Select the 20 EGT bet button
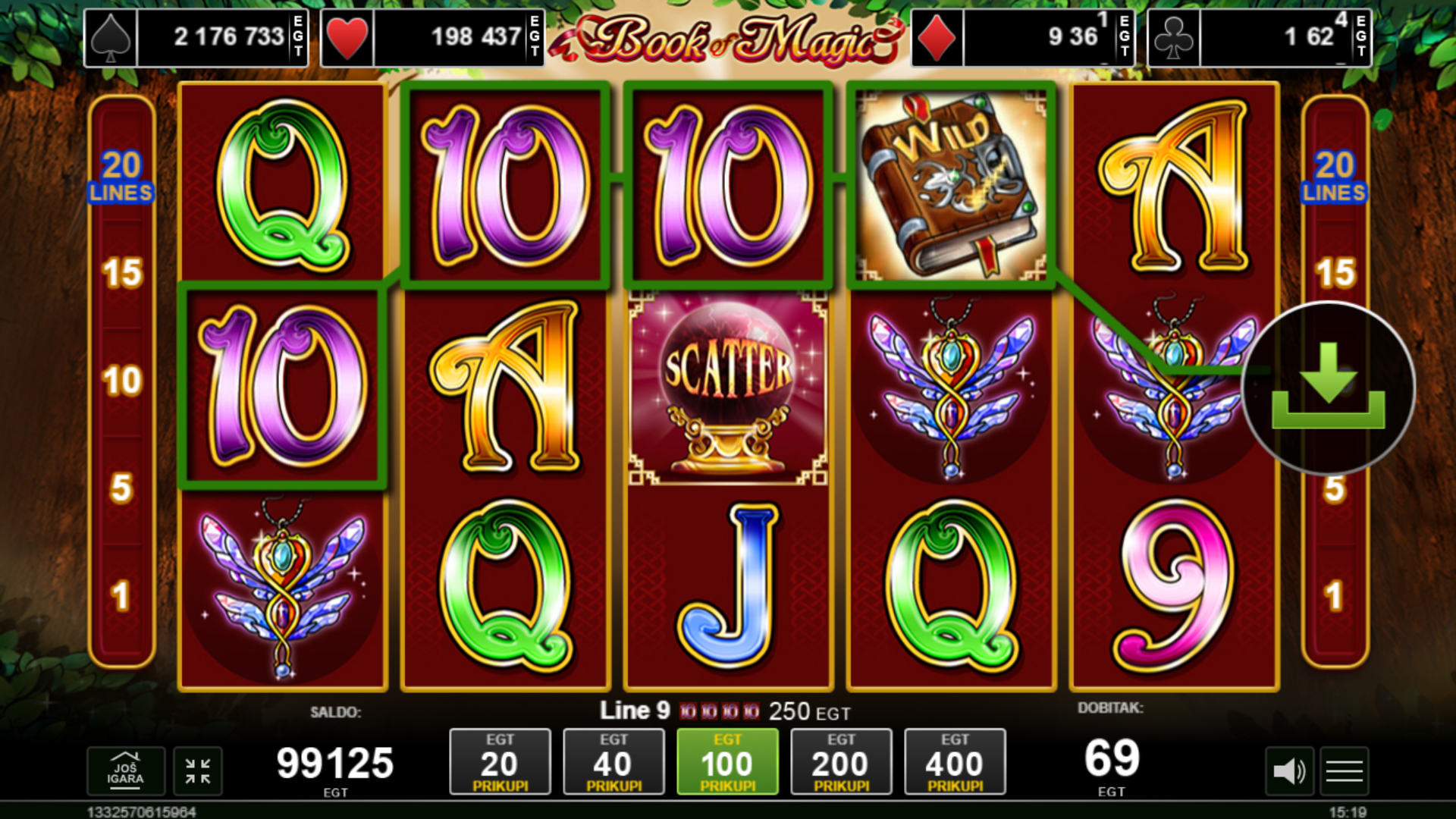Viewport: 1456px width, 819px height. click(500, 762)
